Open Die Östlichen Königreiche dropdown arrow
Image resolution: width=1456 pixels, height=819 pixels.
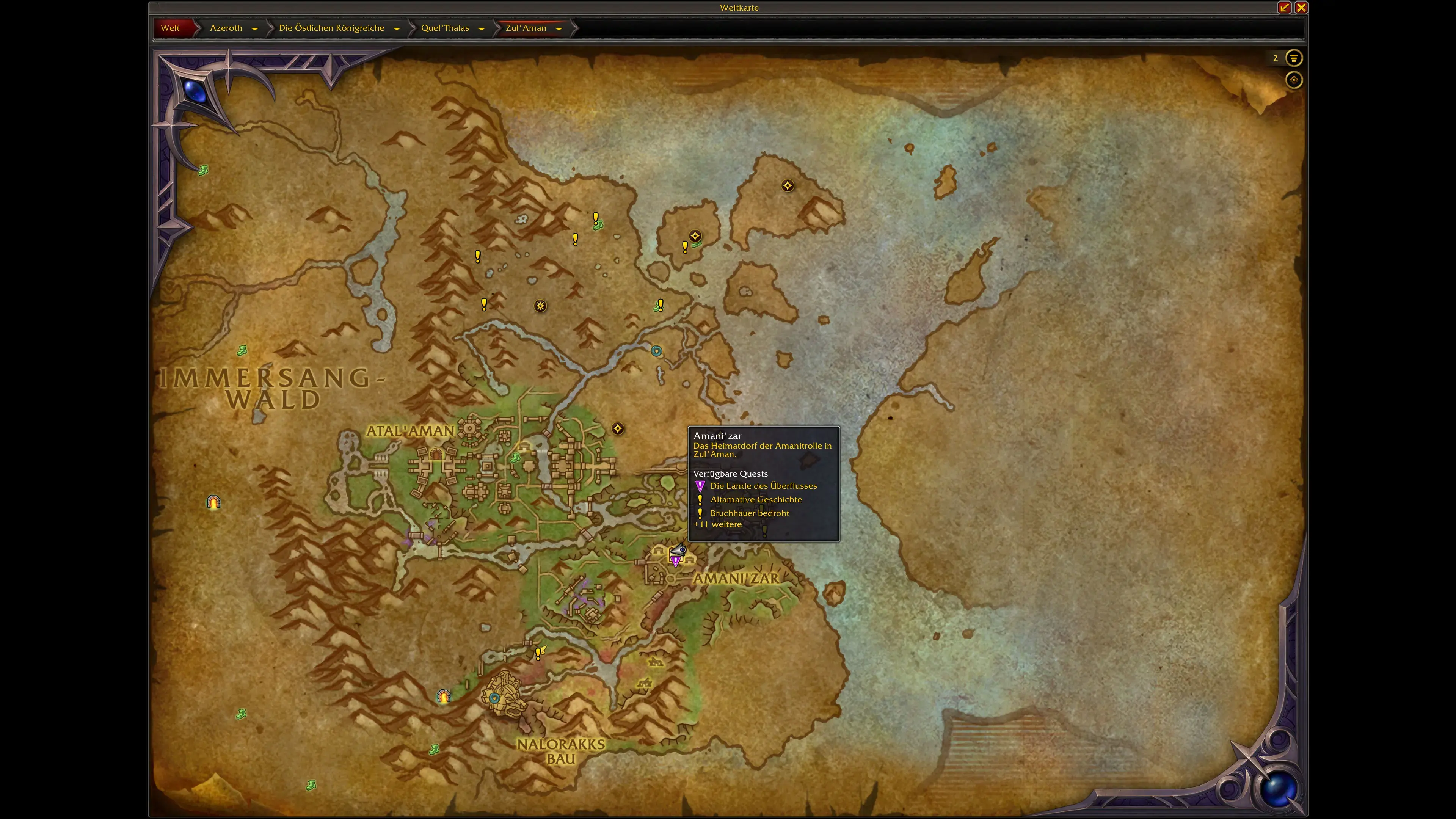coord(397,29)
